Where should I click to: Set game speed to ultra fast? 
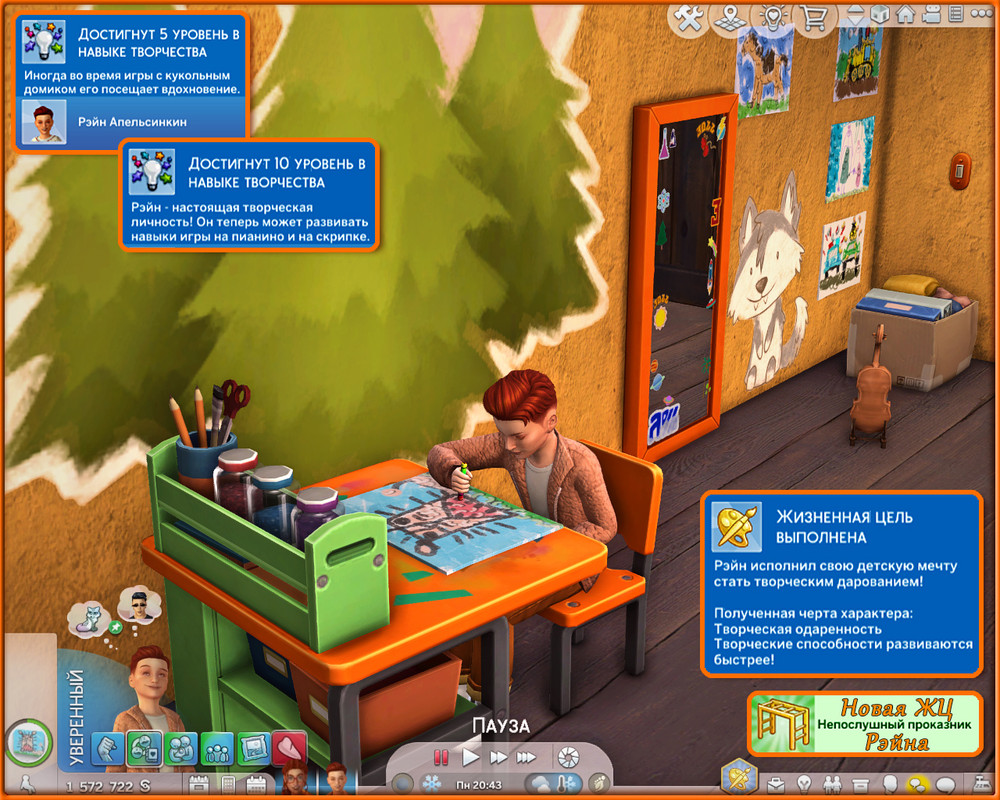pos(526,757)
